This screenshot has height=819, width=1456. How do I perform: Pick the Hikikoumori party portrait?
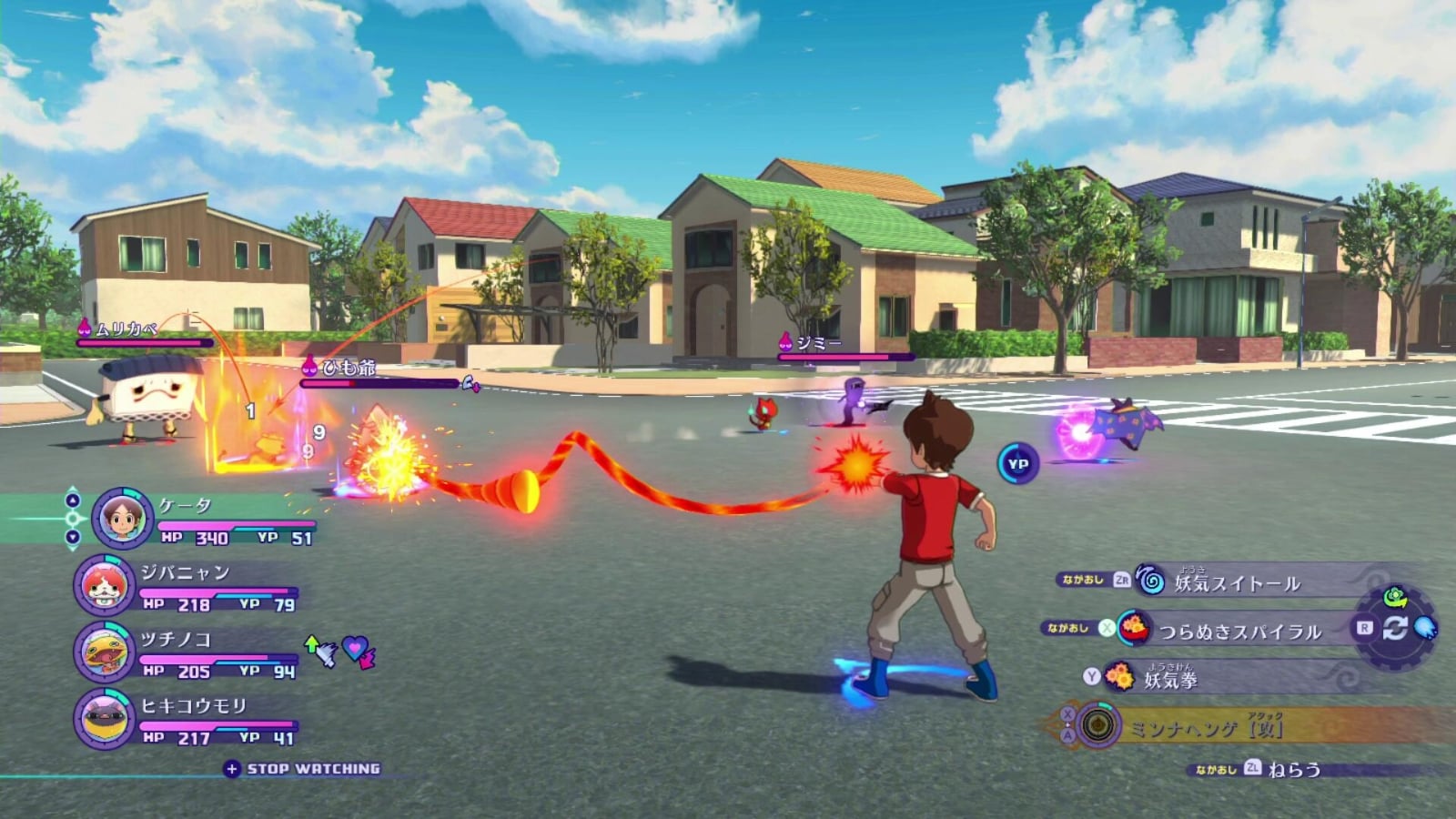(104, 719)
